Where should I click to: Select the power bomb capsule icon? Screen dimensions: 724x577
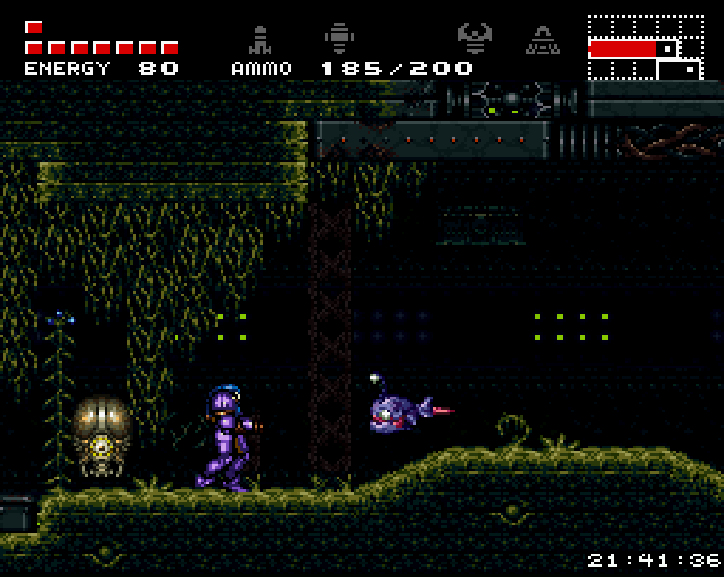(x=339, y=39)
